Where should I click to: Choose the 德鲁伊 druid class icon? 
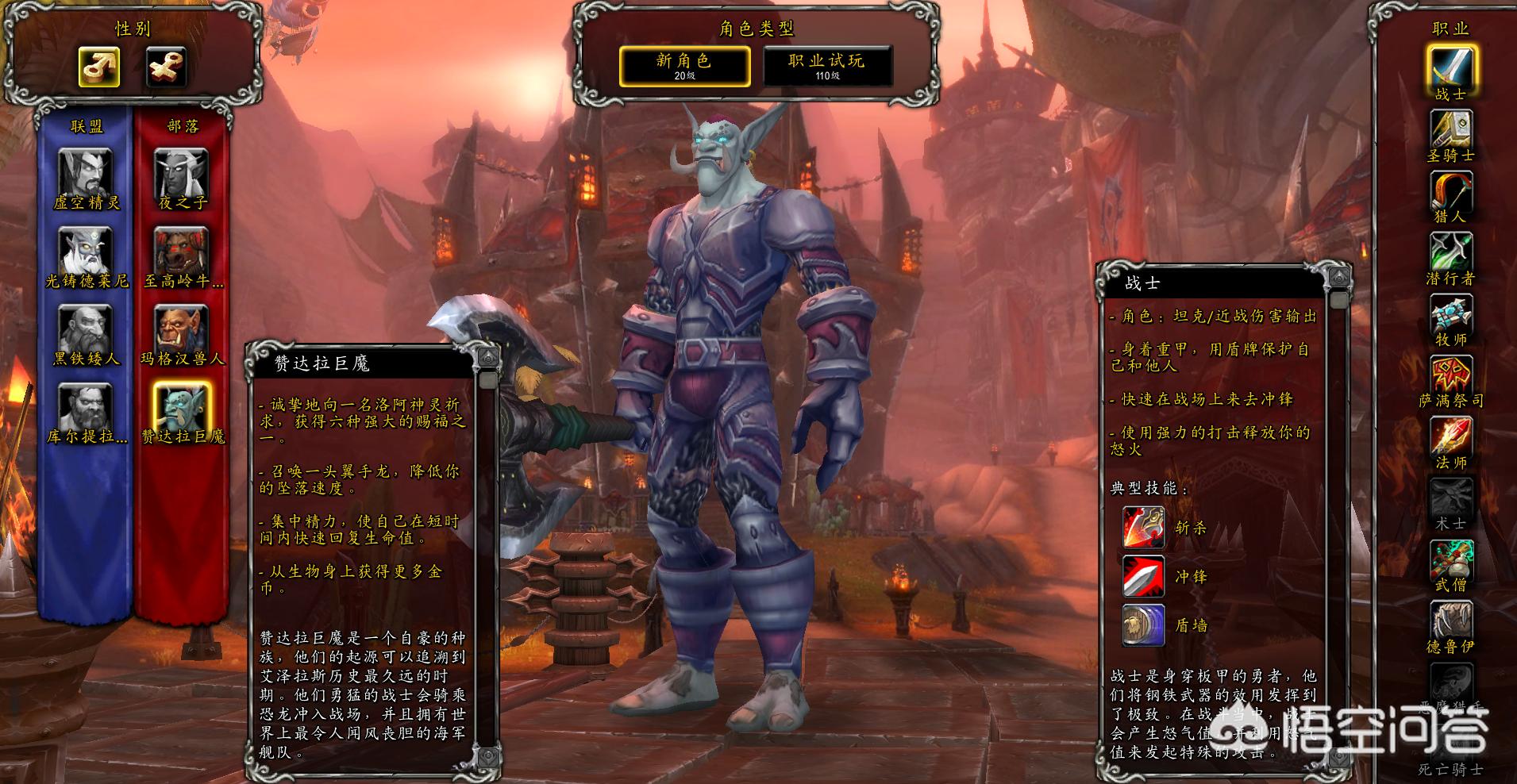tap(1451, 621)
